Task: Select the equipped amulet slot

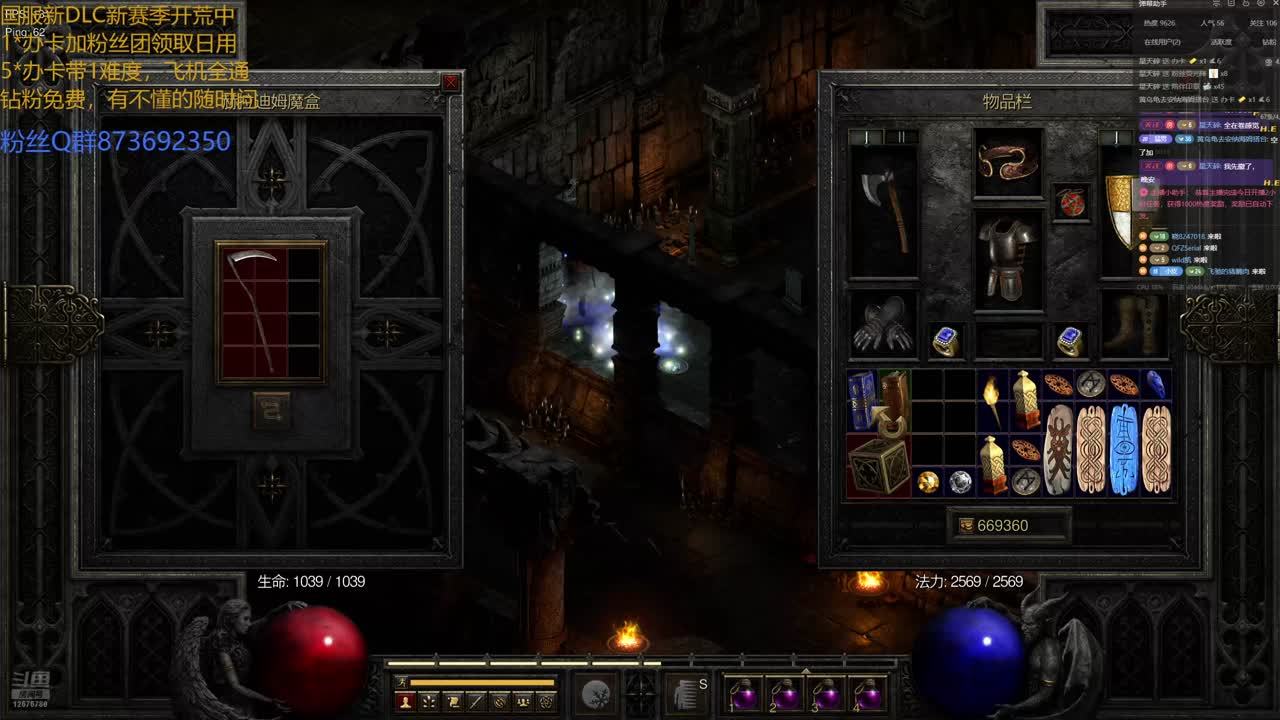Action: 1072,202
